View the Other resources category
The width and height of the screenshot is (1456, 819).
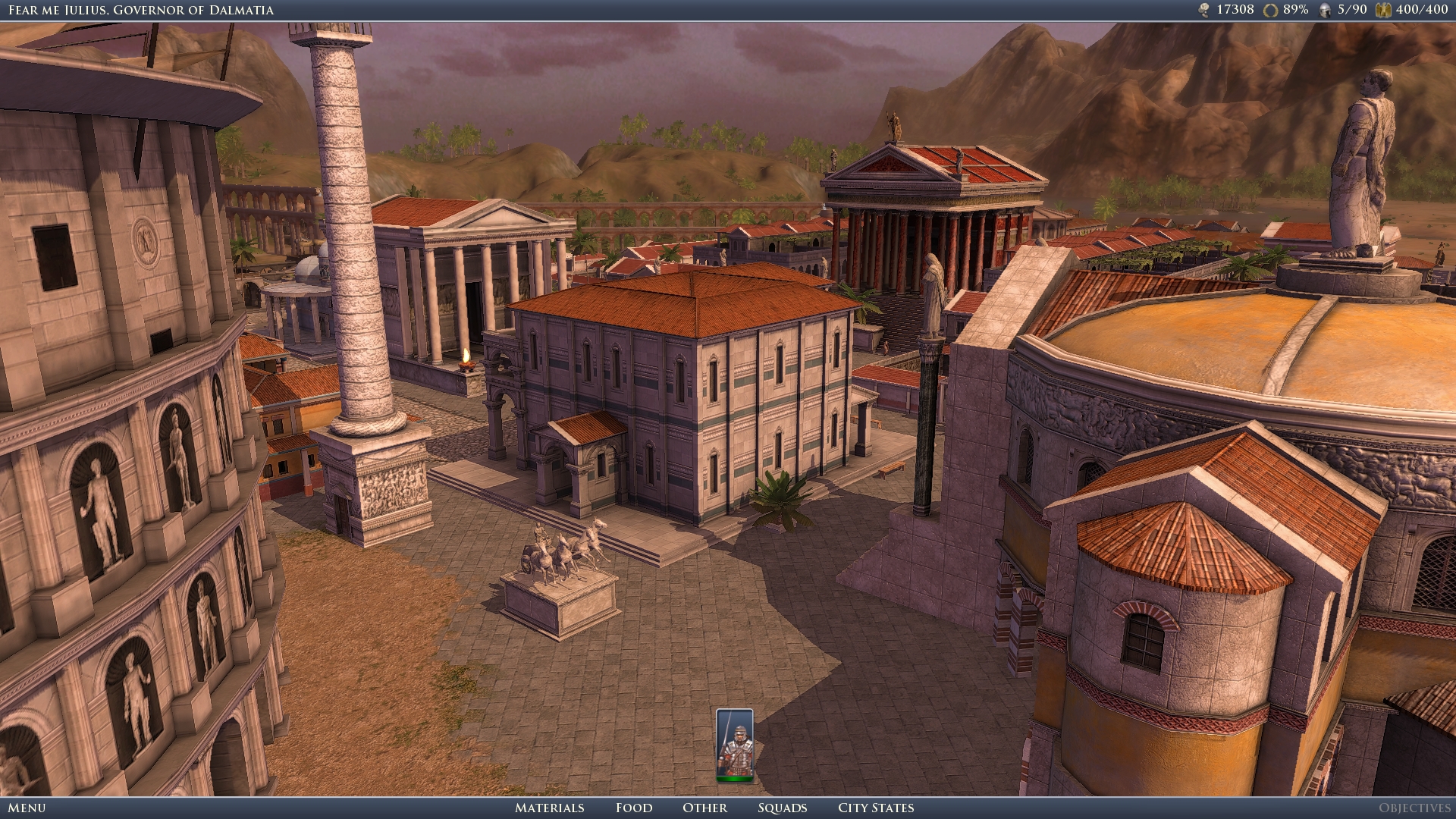[705, 808]
